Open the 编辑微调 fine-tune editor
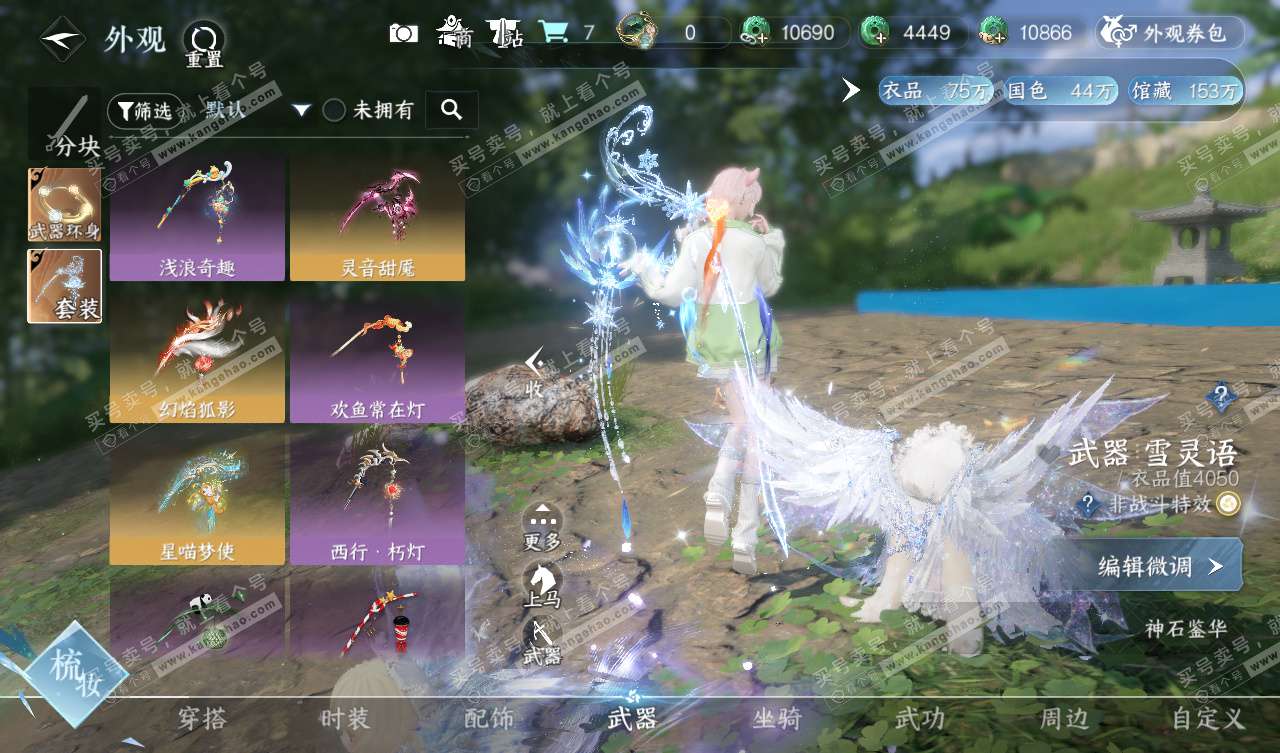The image size is (1280, 753). [x=1158, y=566]
